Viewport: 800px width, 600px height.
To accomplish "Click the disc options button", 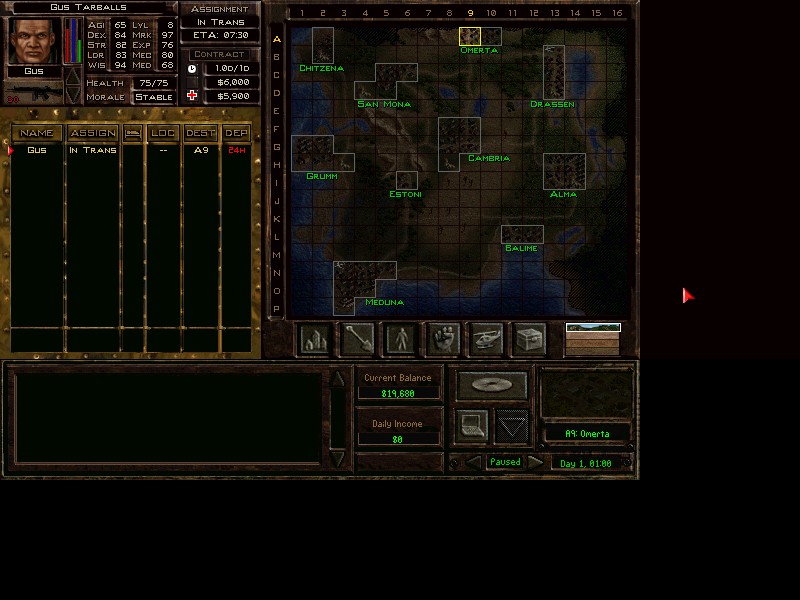I will (x=492, y=385).
